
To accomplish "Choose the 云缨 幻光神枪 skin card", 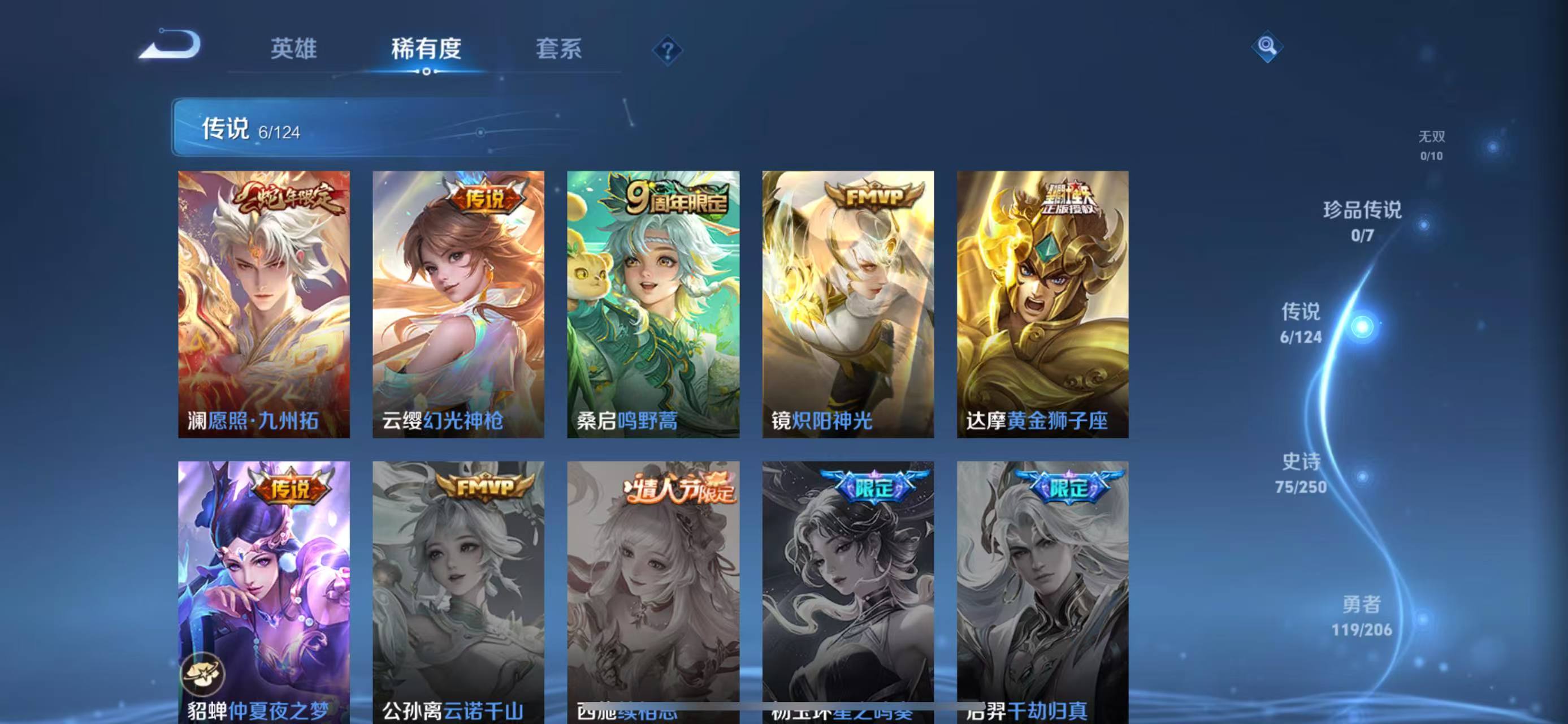I will [x=458, y=304].
